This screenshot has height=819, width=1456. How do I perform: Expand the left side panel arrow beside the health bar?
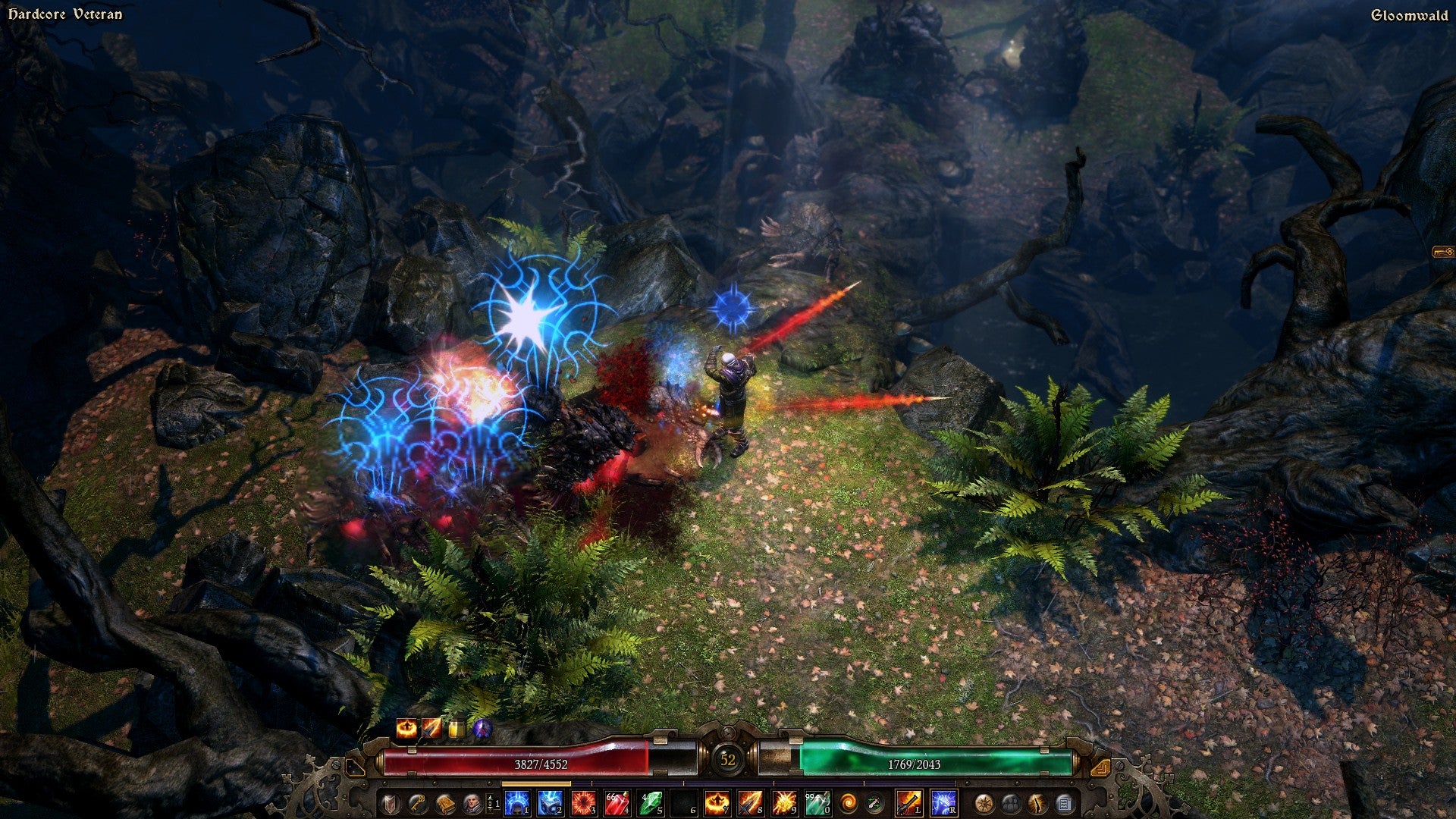pos(356,768)
